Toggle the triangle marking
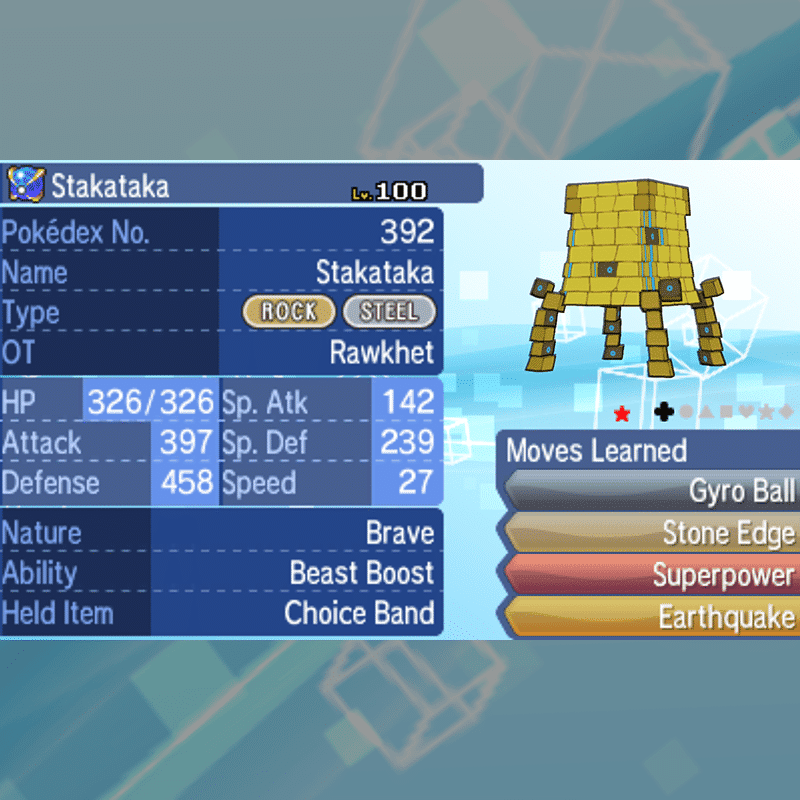Image resolution: width=800 pixels, height=800 pixels. pos(706,411)
